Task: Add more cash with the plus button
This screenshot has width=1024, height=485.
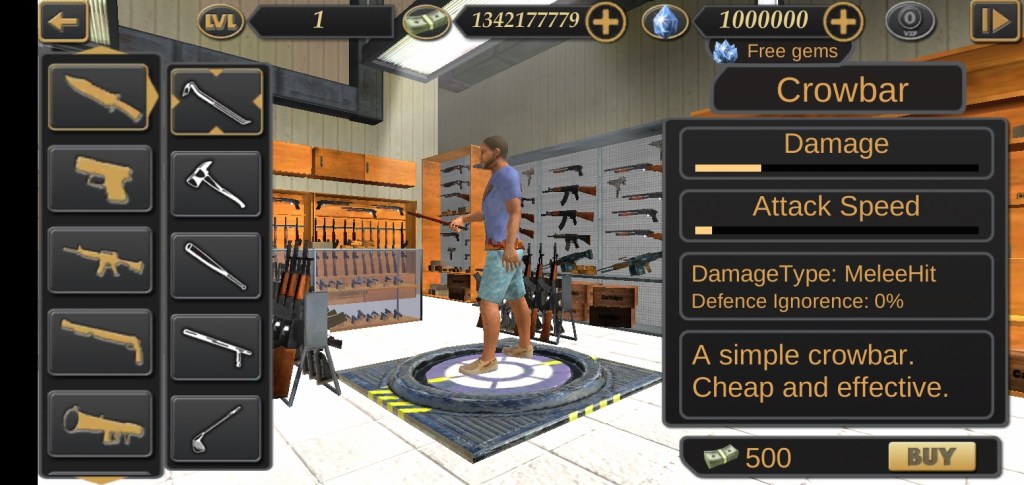Action: click(x=606, y=21)
